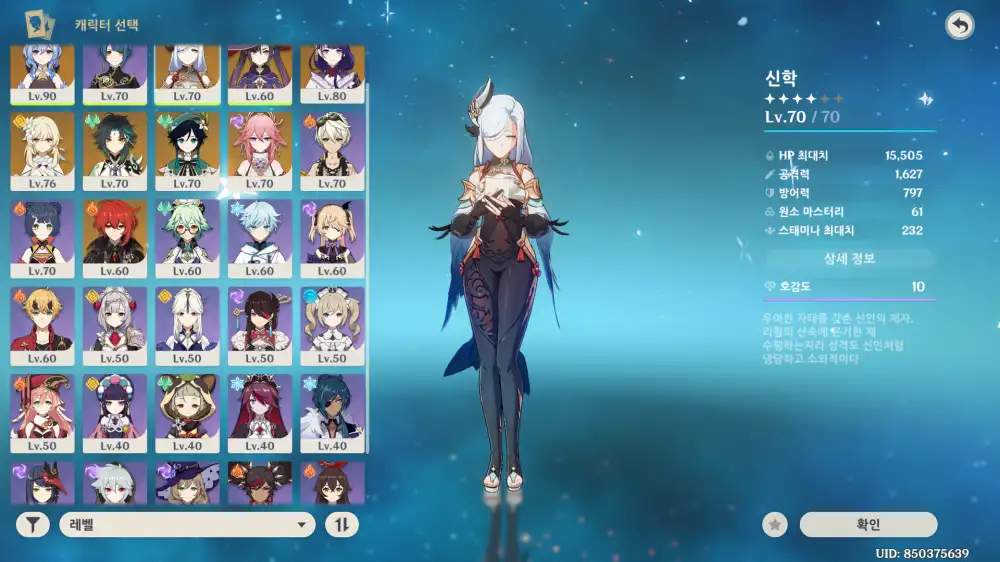Select red-haired Diluc's portrait
Viewport: 1000px width, 562px height.
(115, 238)
